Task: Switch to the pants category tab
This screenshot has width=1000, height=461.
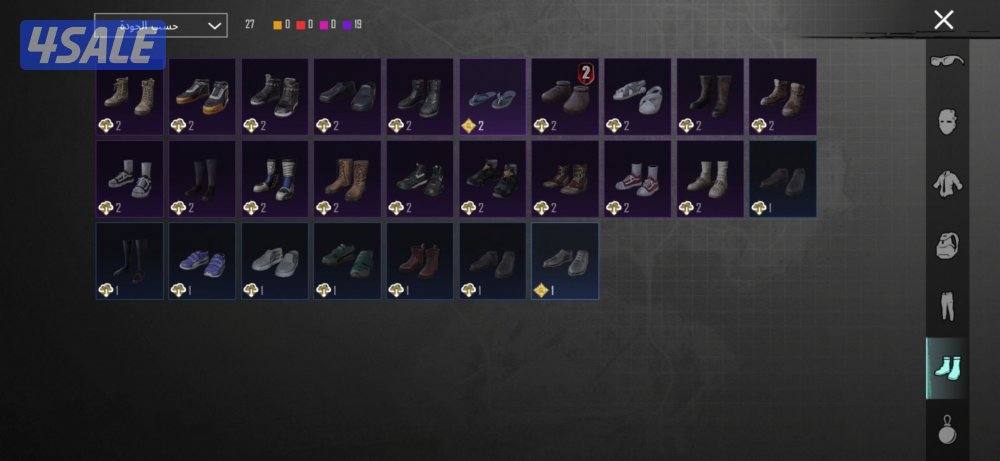Action: pyautogui.click(x=946, y=305)
